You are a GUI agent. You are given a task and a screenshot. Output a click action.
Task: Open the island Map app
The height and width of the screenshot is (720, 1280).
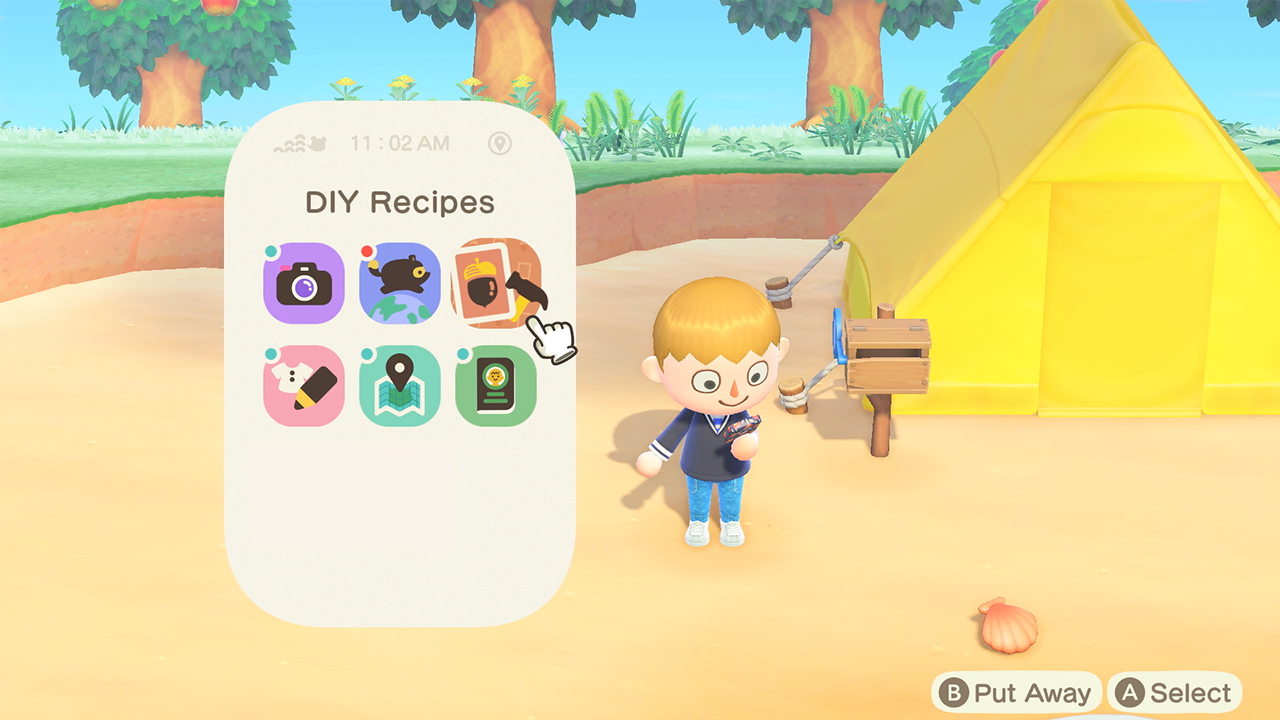399,386
